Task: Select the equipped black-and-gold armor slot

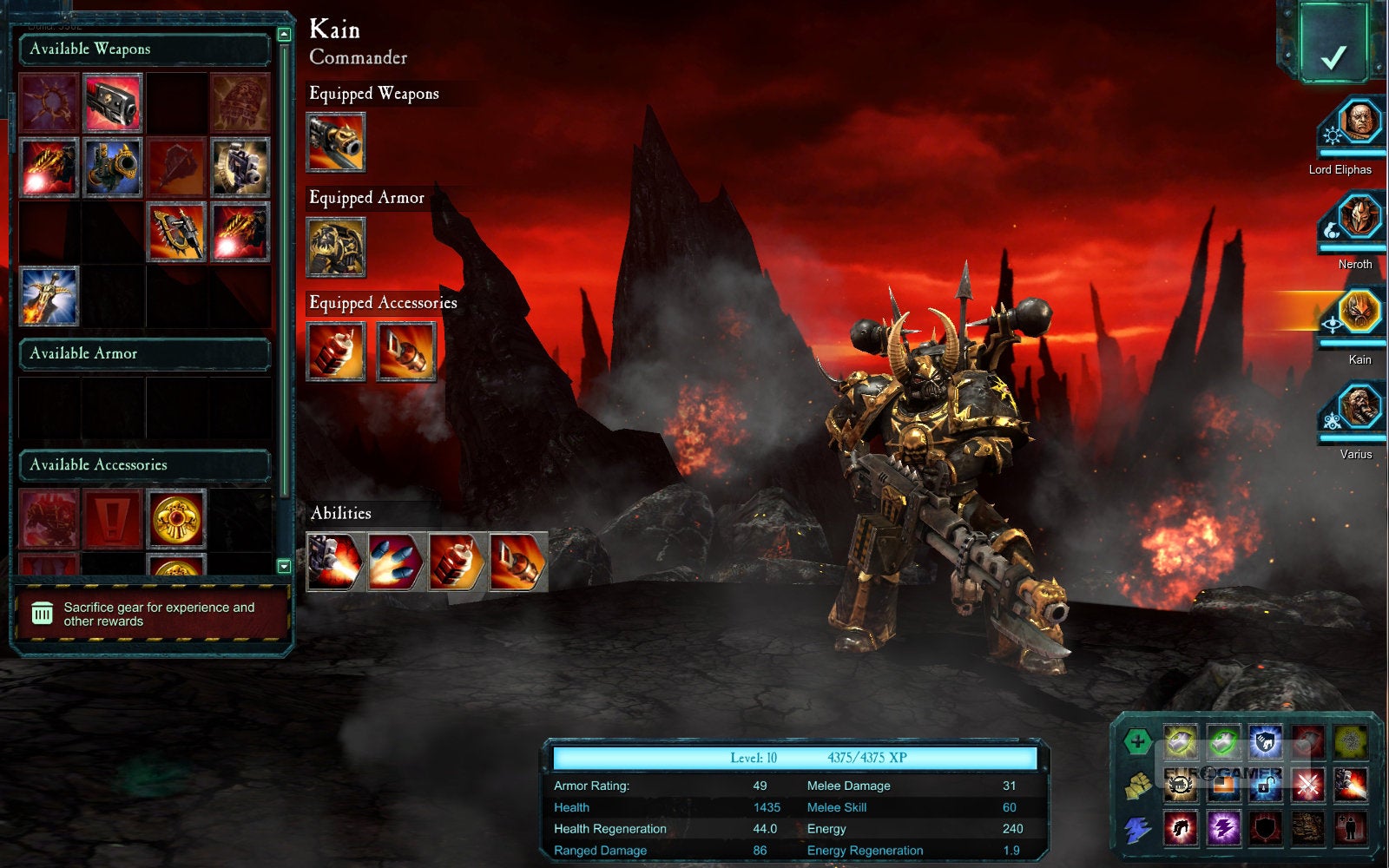Action: [336, 247]
